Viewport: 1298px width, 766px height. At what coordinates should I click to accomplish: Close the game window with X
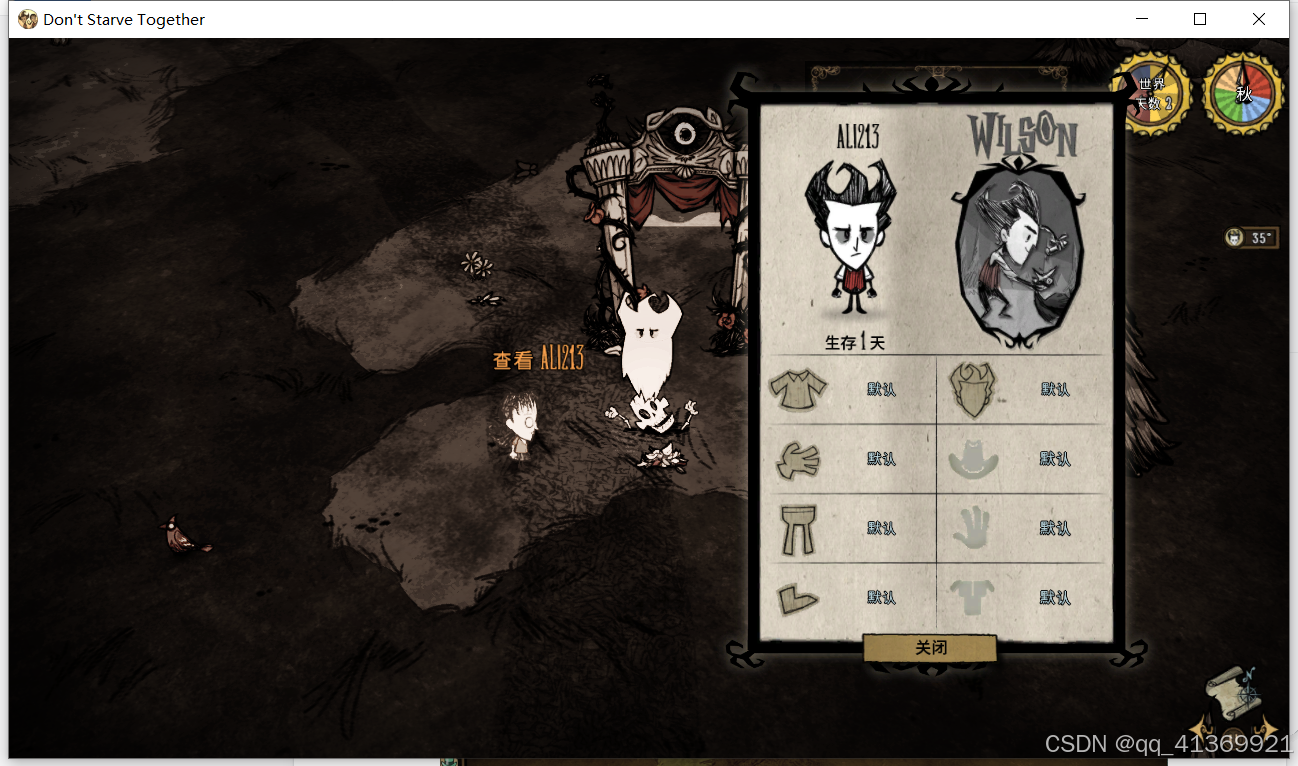1259,19
